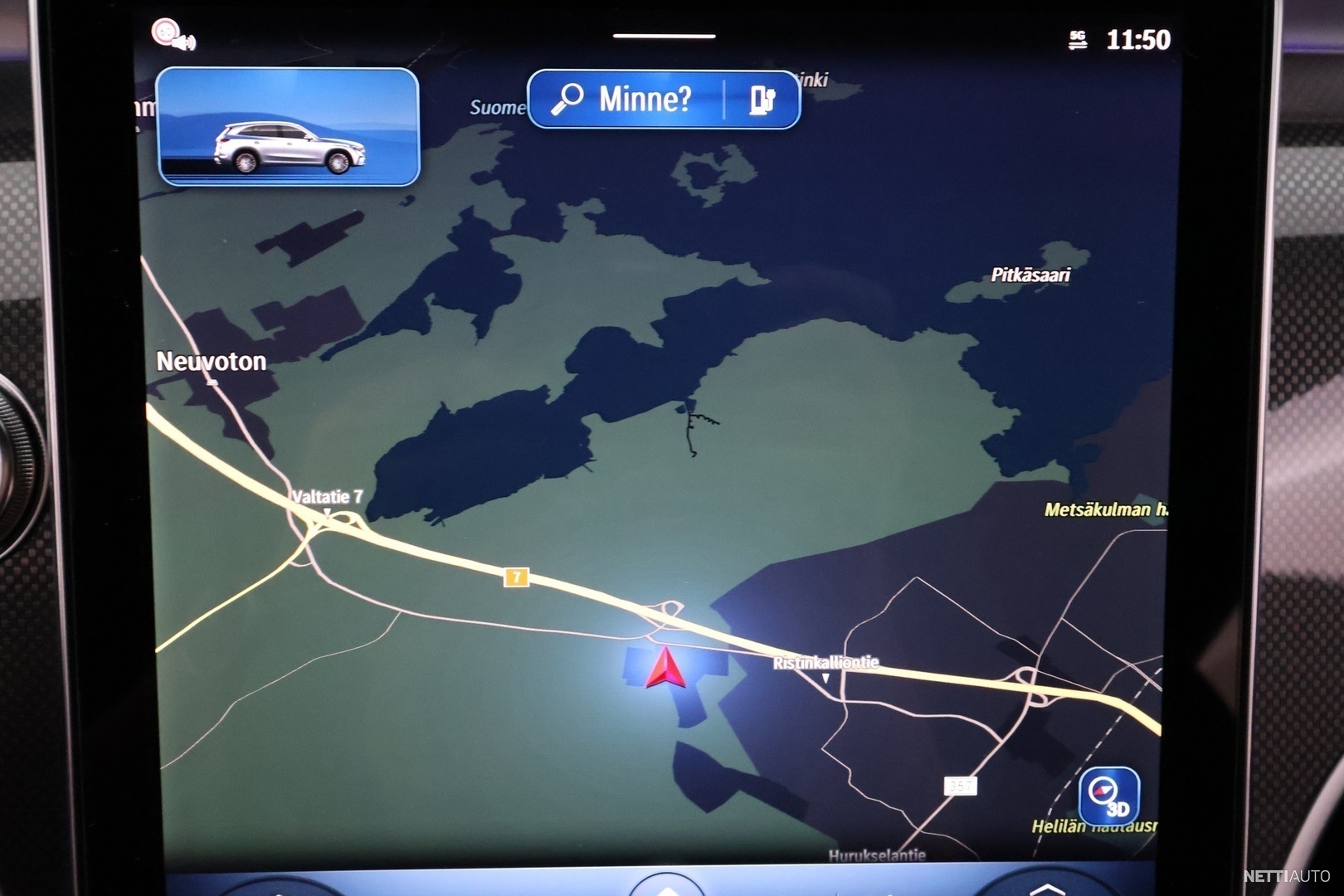The height and width of the screenshot is (896, 1344).
Task: Open the vehicle thumbnail tile
Action: 288,127
